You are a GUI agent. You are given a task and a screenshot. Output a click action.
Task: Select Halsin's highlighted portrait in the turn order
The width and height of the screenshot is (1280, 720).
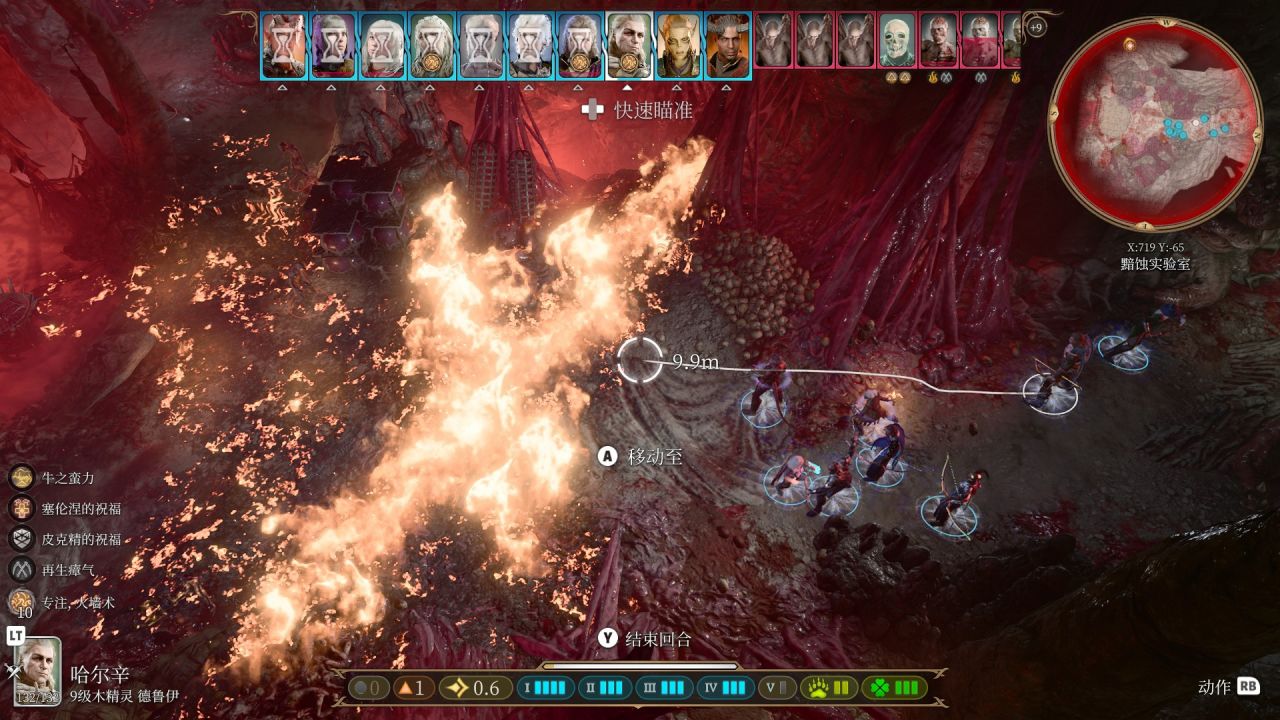pyautogui.click(x=629, y=45)
